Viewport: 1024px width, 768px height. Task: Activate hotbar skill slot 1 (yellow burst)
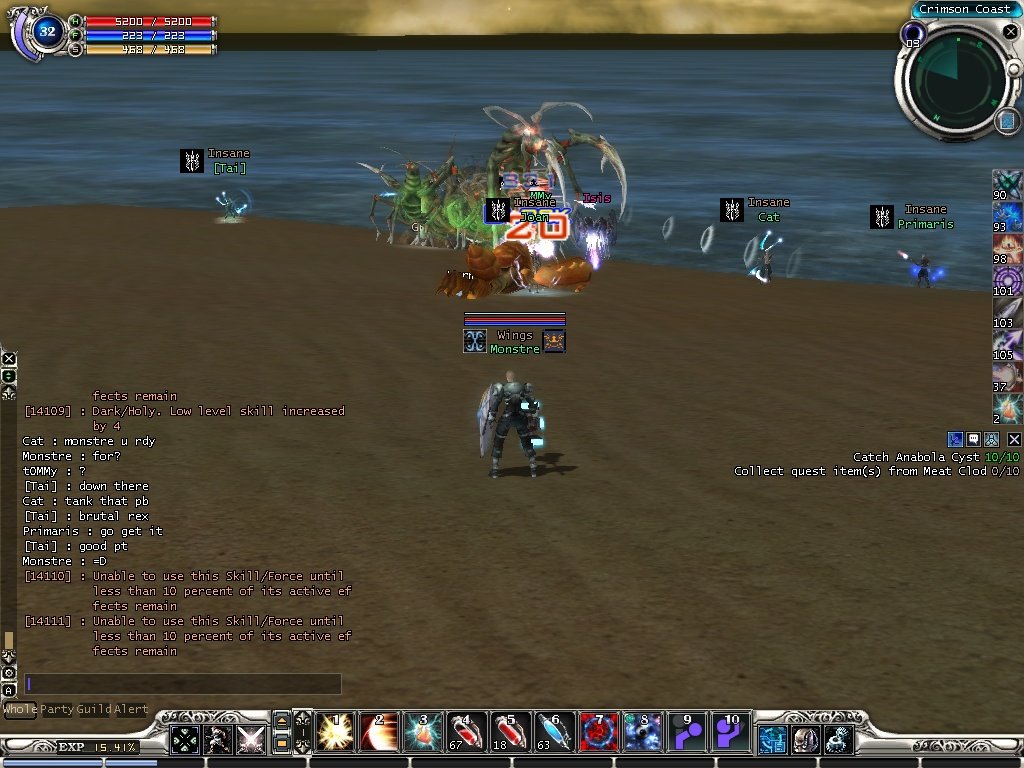pos(335,732)
